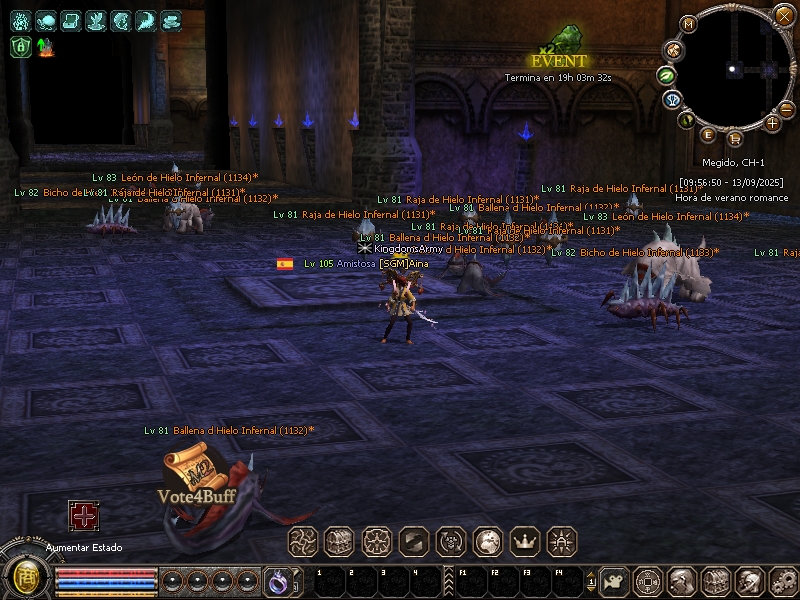This screenshot has height=600, width=800.
Task: Open the large map via M button
Action: 687,24
